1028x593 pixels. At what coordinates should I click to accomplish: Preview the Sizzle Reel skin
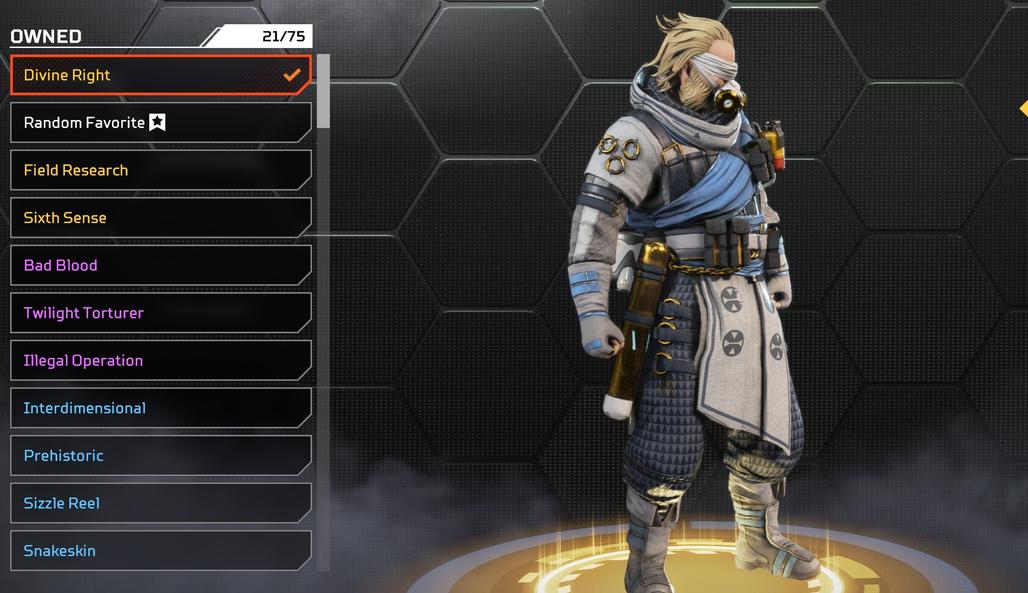click(160, 503)
